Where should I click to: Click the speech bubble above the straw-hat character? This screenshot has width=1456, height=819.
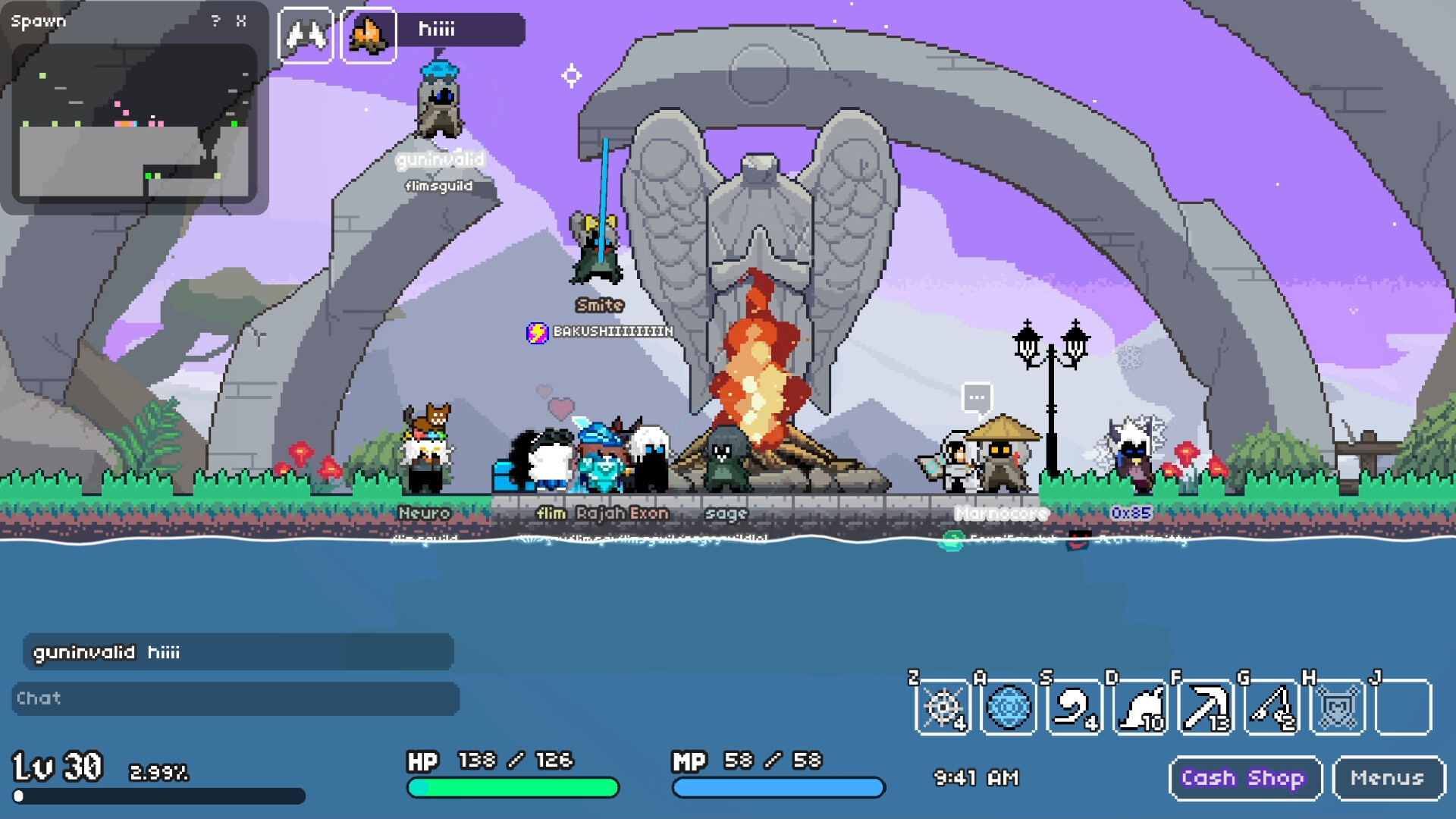pos(977,396)
